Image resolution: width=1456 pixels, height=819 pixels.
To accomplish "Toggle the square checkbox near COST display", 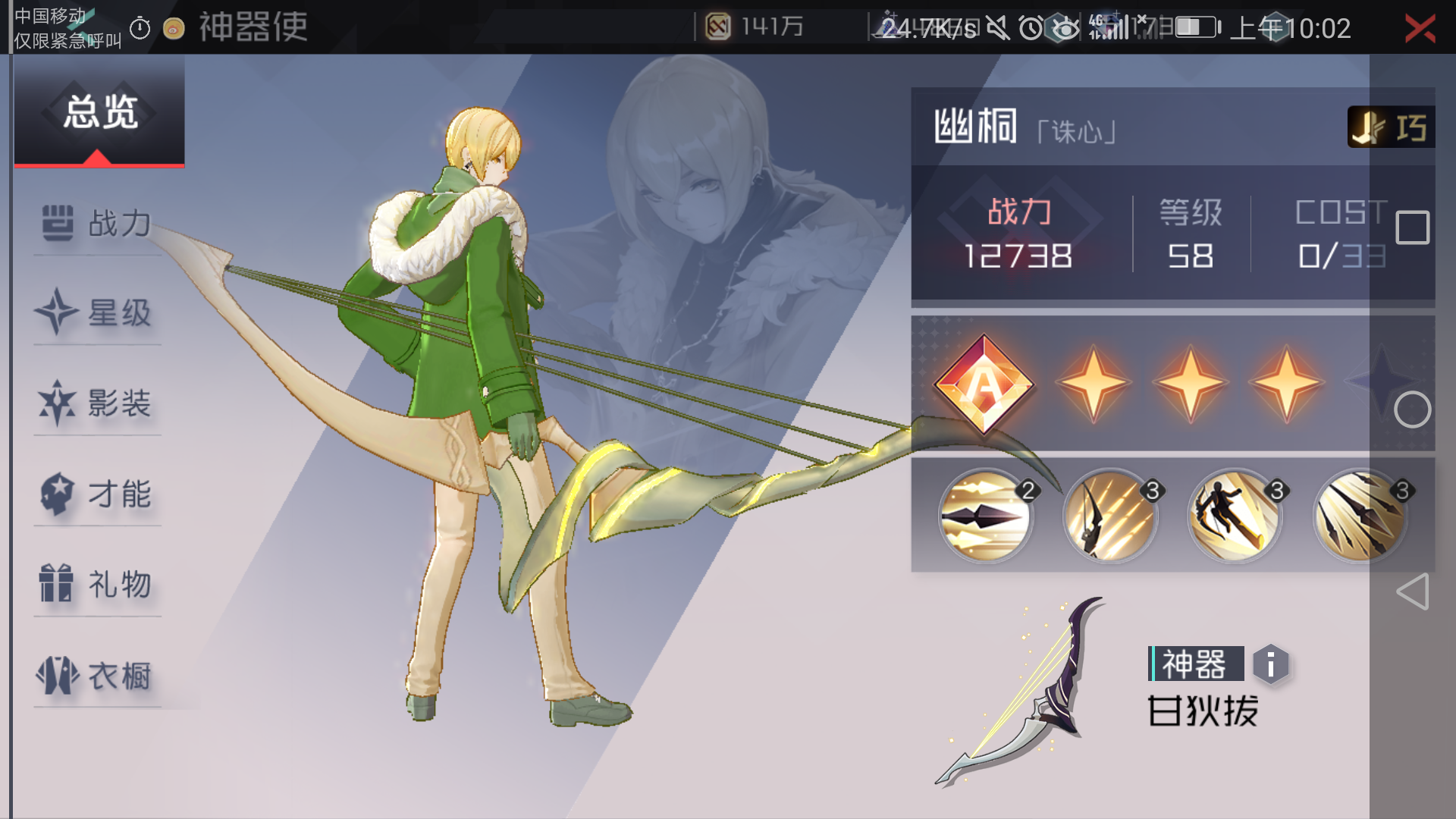I will pyautogui.click(x=1412, y=227).
